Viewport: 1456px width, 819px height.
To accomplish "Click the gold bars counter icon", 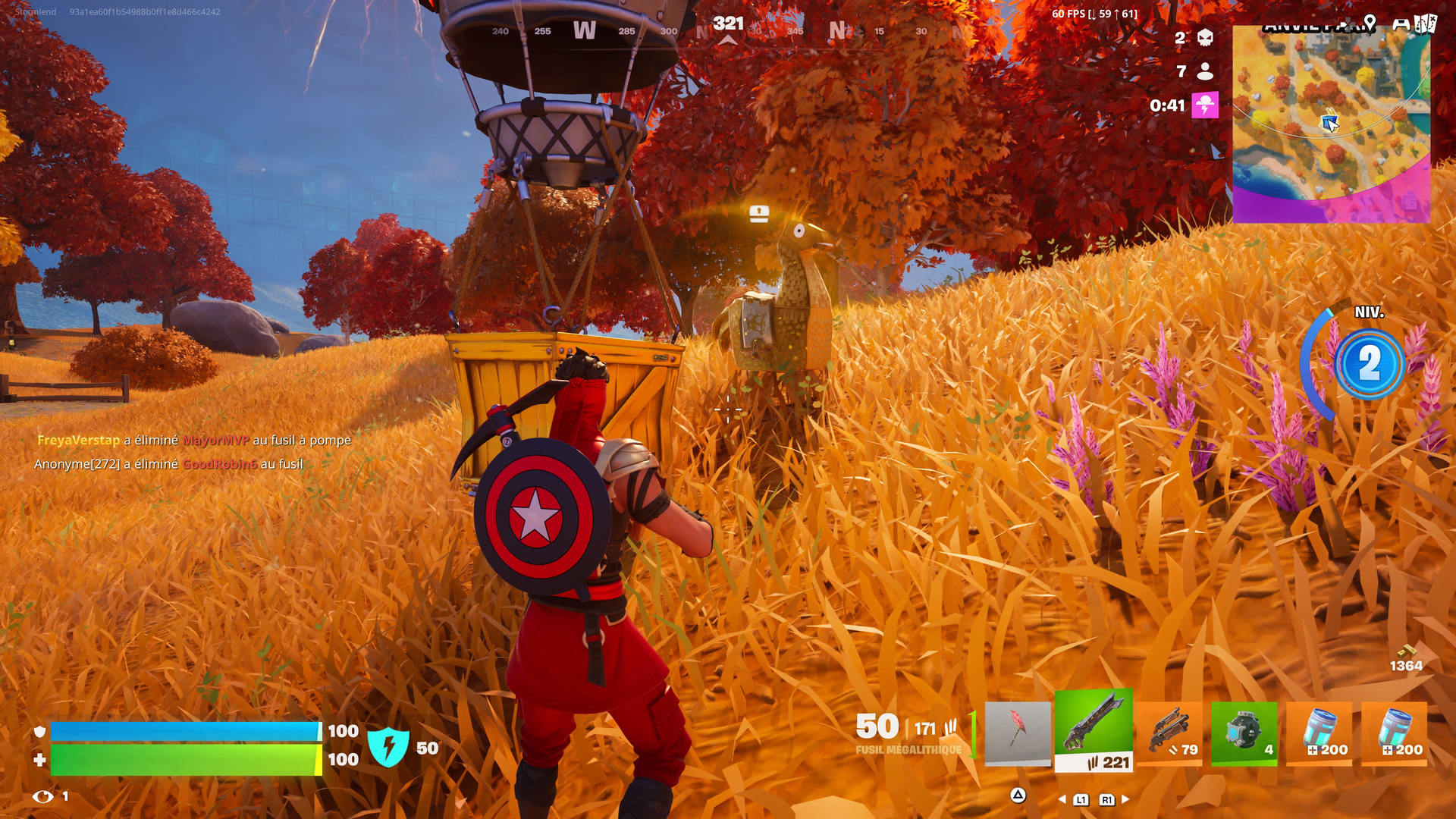I will click(1407, 651).
